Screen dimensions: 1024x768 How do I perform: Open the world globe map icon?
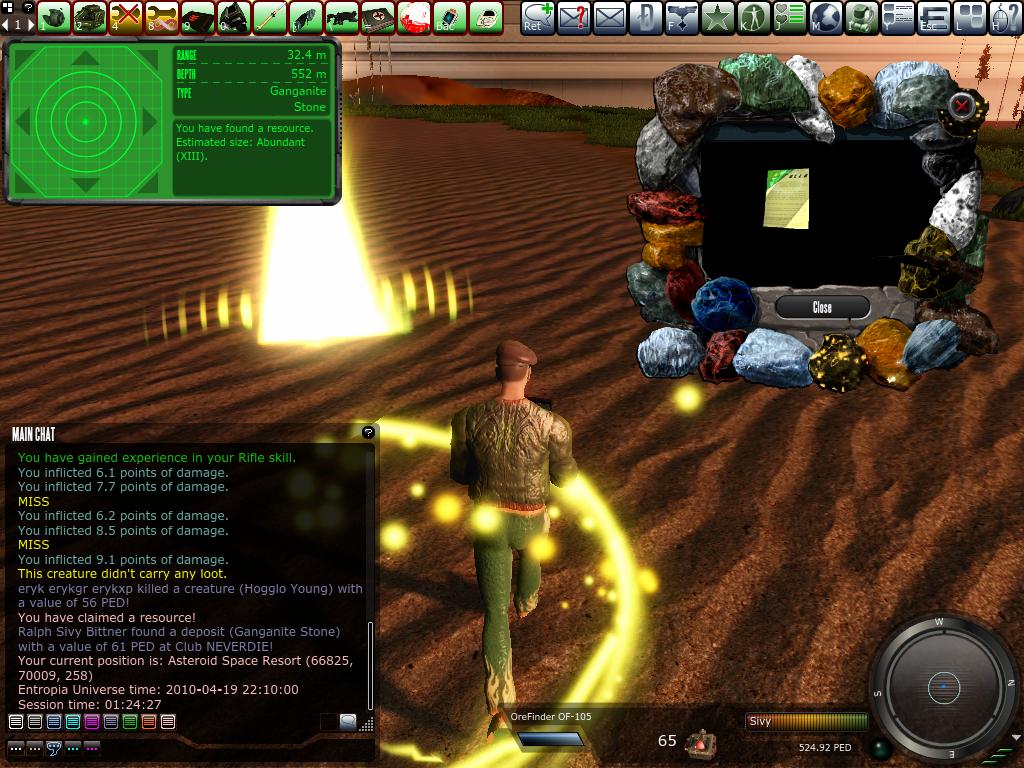827,17
